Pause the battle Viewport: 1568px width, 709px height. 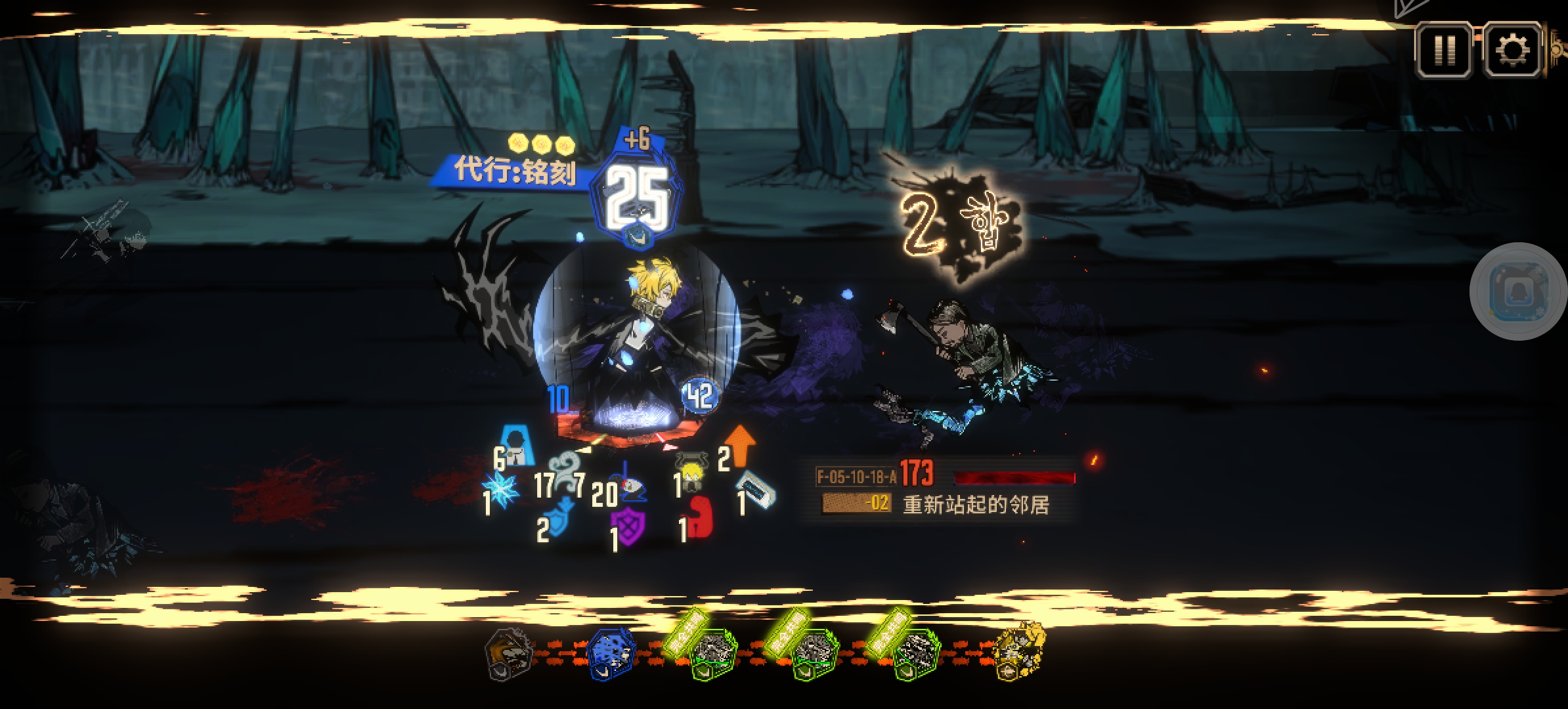click(1445, 50)
